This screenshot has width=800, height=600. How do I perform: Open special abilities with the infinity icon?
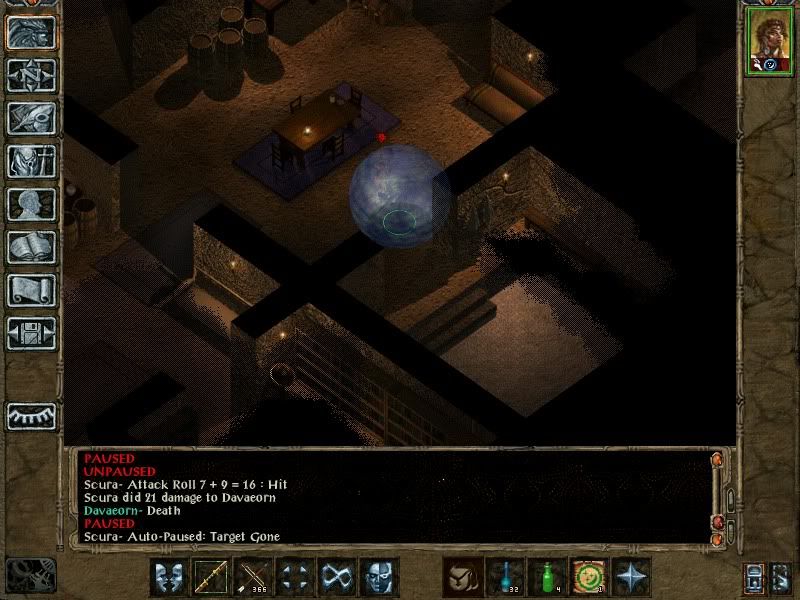pyautogui.click(x=336, y=577)
